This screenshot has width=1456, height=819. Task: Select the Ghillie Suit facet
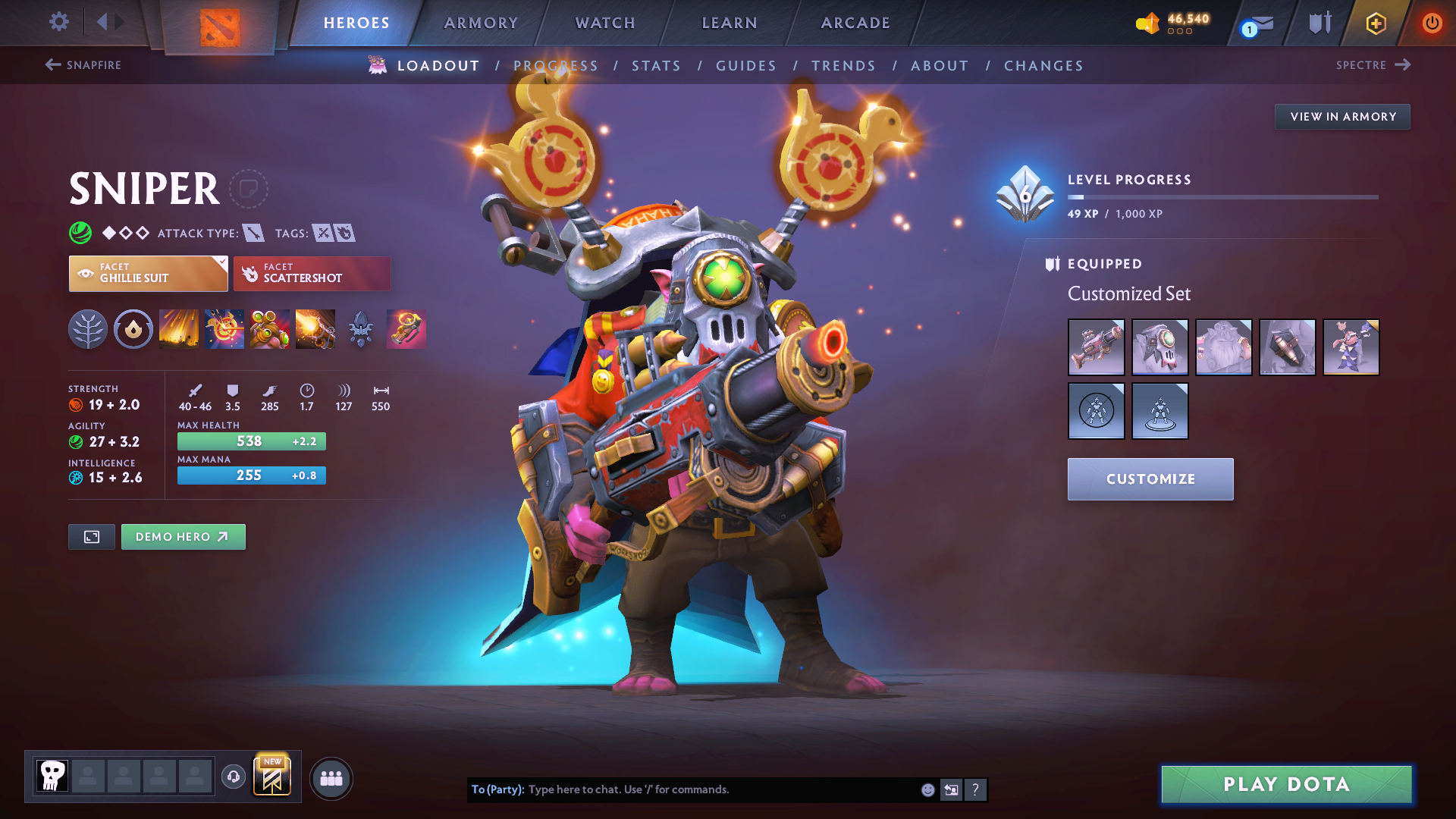coord(148,273)
